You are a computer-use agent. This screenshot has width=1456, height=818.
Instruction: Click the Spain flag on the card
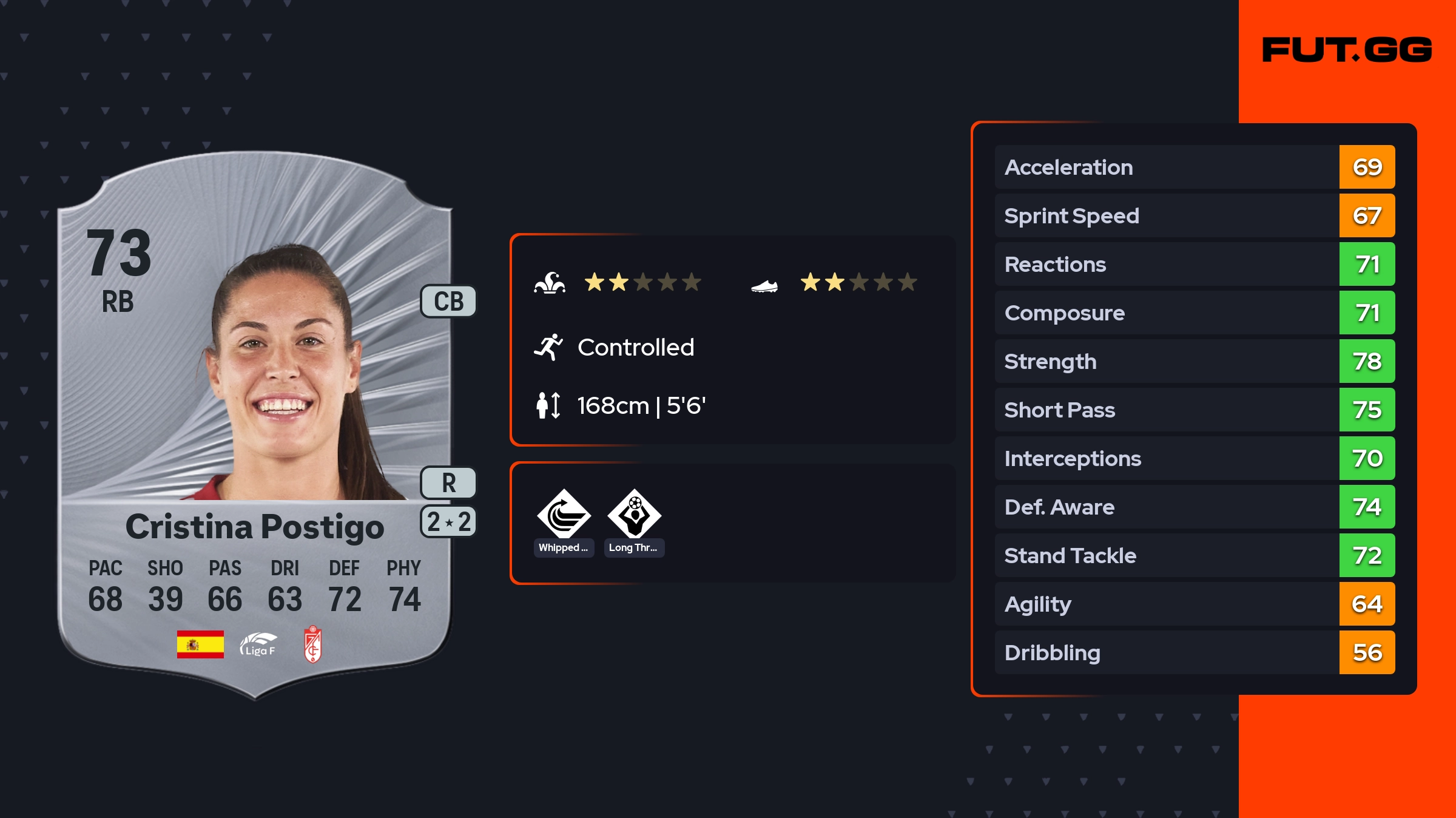coord(200,644)
